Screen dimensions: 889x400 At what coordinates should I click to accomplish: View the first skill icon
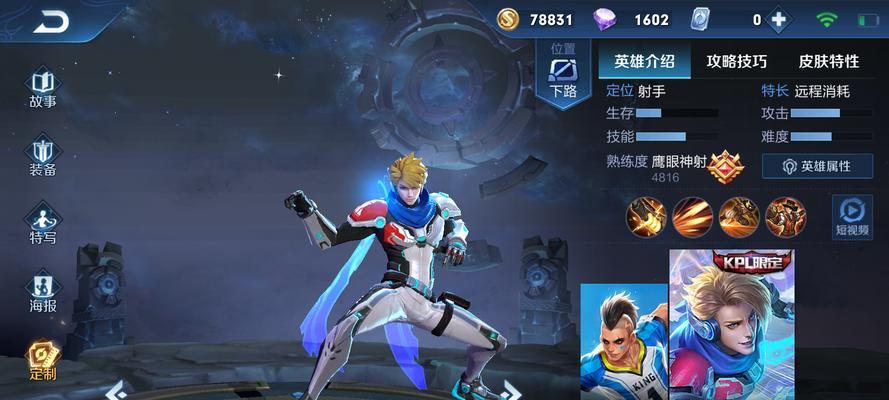point(646,215)
